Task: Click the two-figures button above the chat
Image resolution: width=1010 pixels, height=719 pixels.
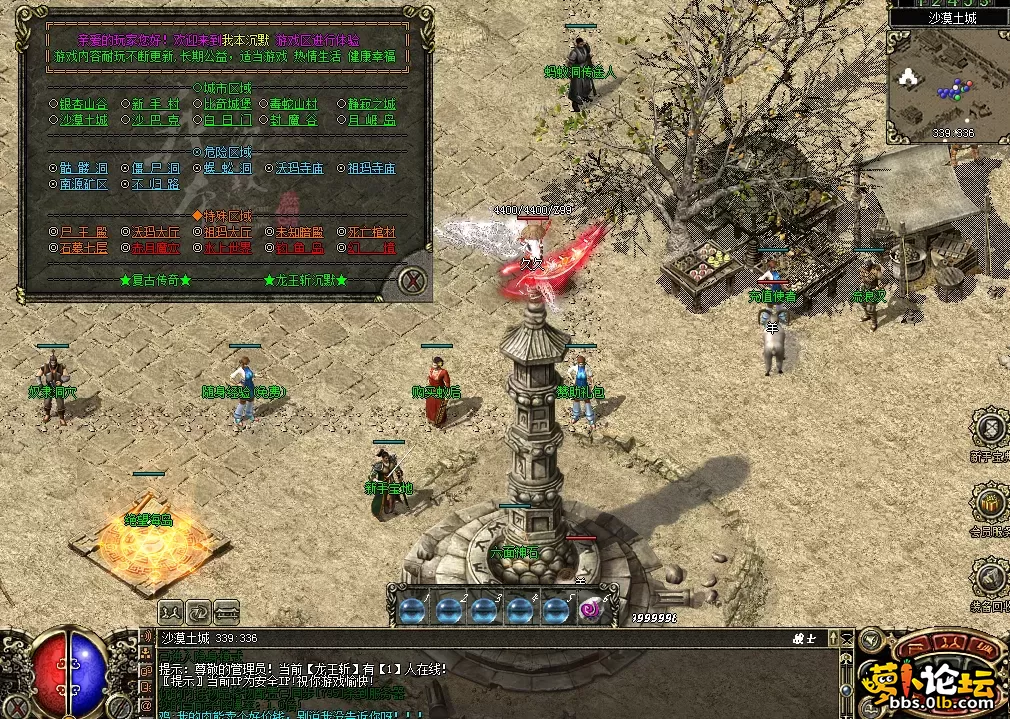Action: tap(170, 610)
